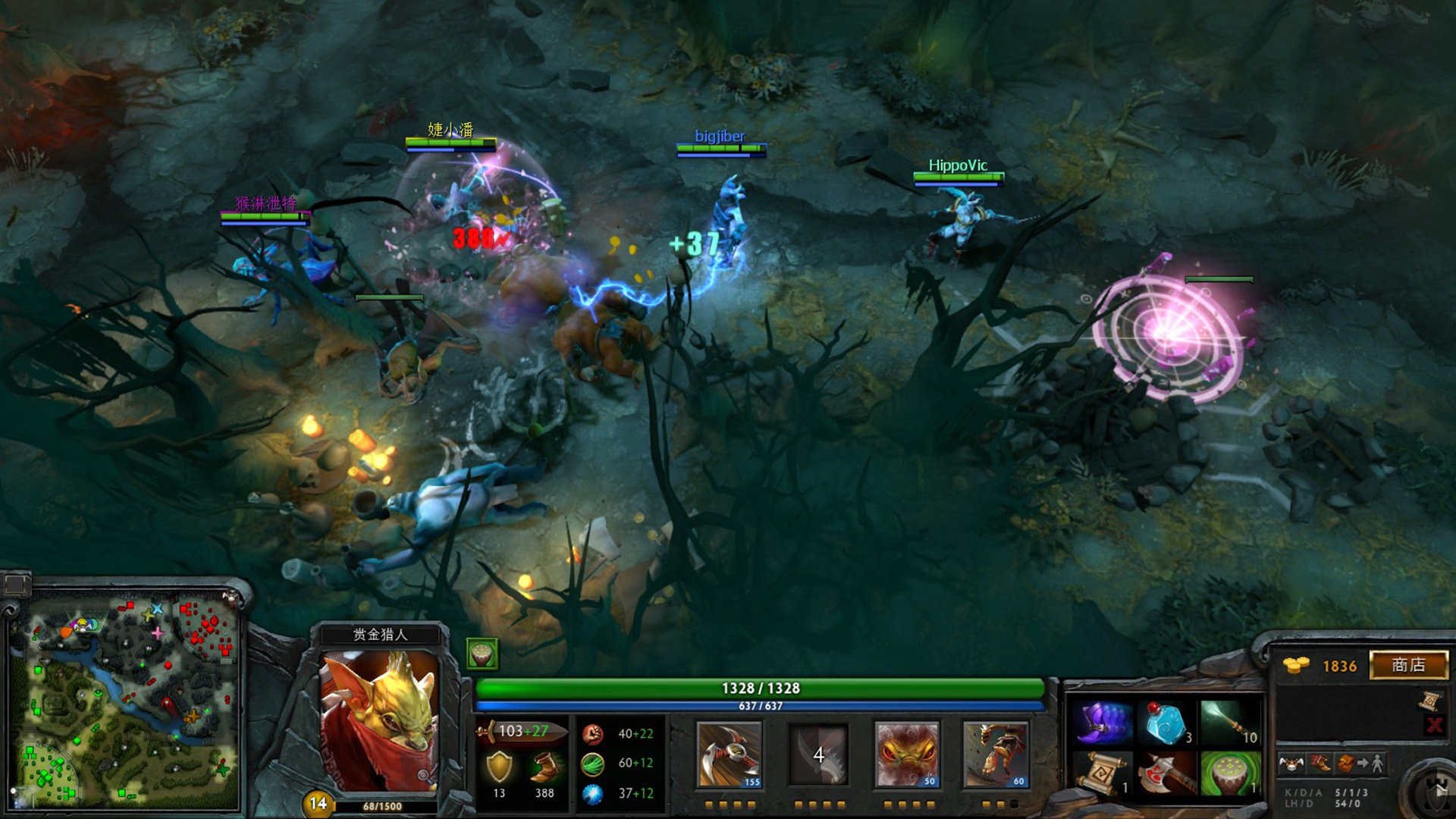The width and height of the screenshot is (1456, 819).
Task: Activate the Shadow Walk ability
Action: 907,754
